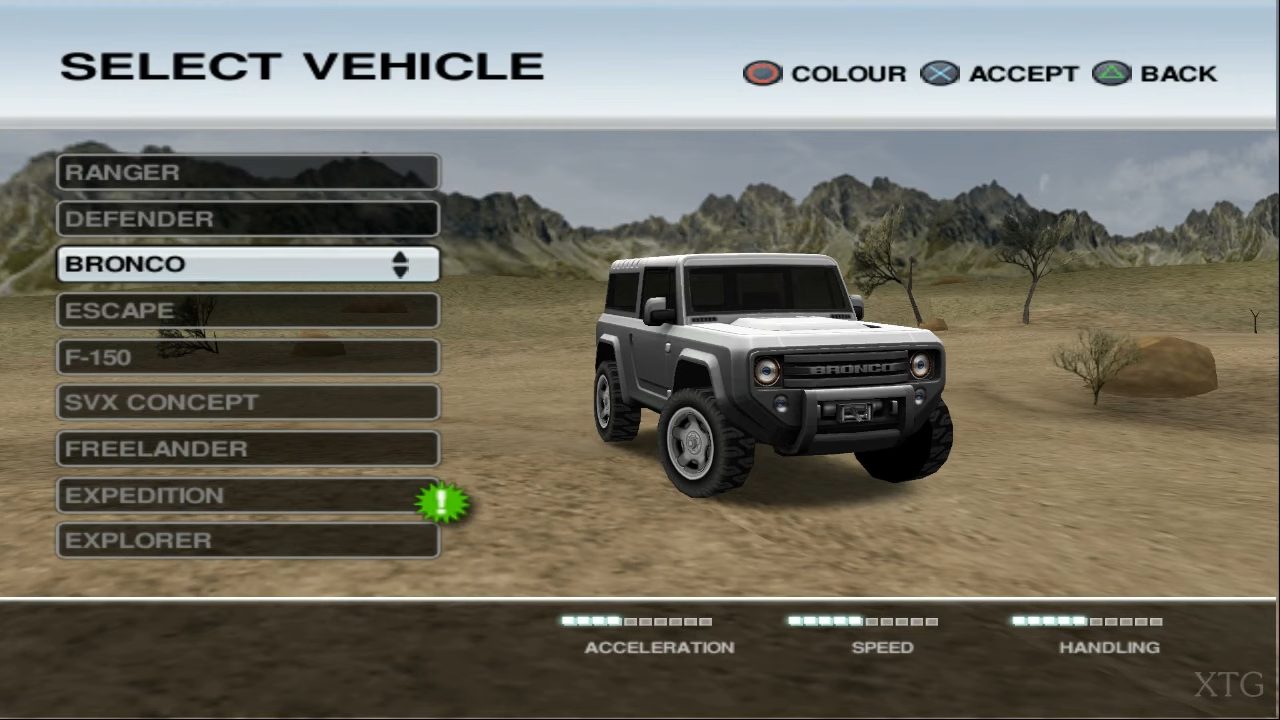Screen dimensions: 1280x720
Task: Select the Explorer at the list bottom
Action: tap(247, 541)
